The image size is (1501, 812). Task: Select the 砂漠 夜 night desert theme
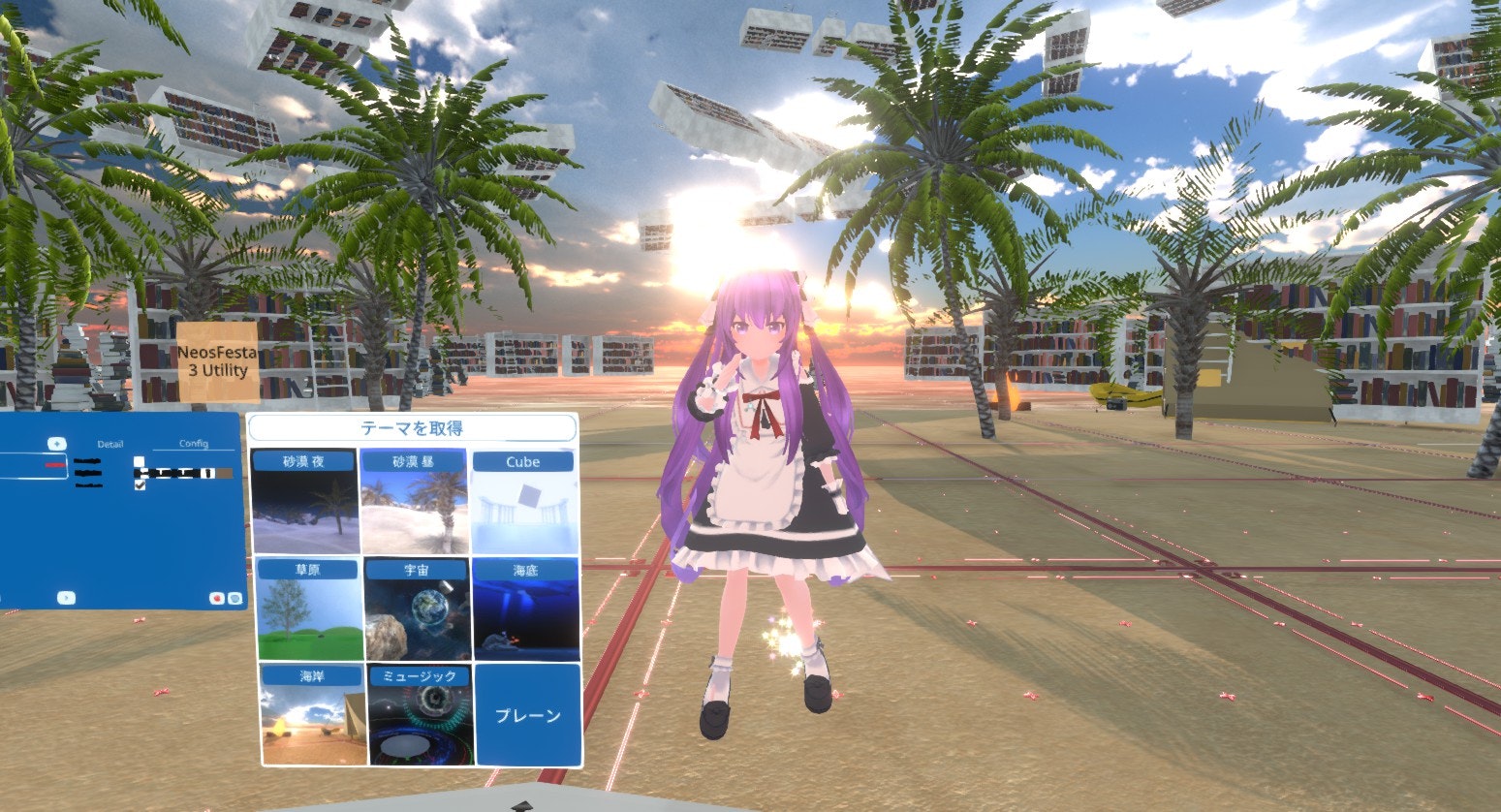pyautogui.click(x=305, y=502)
